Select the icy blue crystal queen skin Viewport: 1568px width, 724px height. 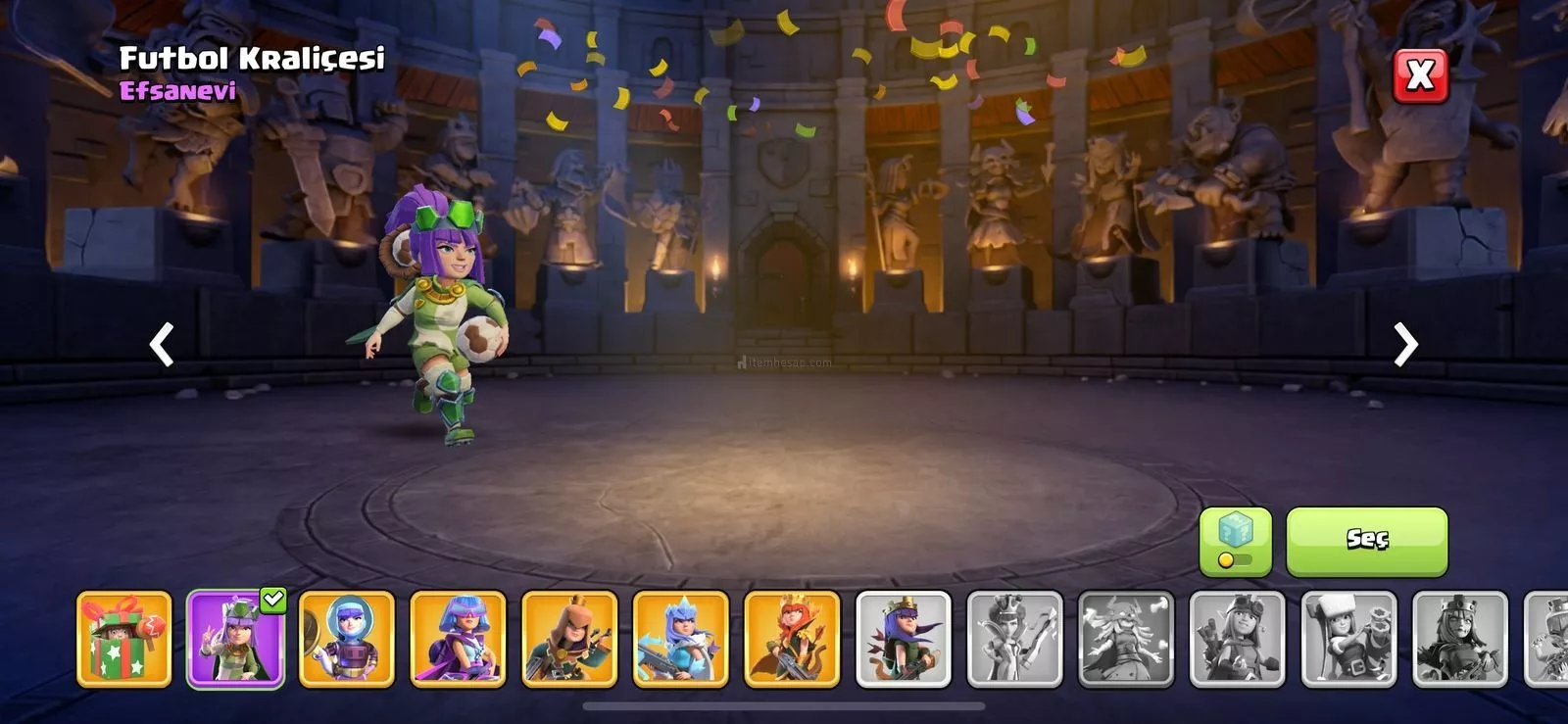point(681,639)
